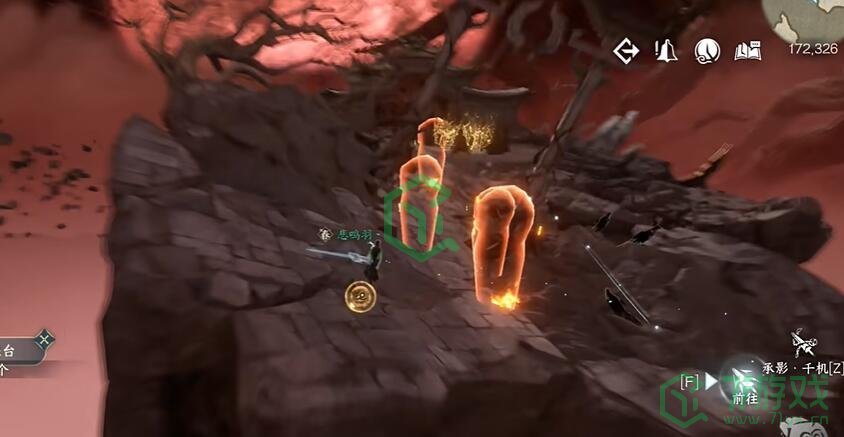The image size is (844, 437).
Task: Close the quest tracker panel
Action: click(44, 341)
